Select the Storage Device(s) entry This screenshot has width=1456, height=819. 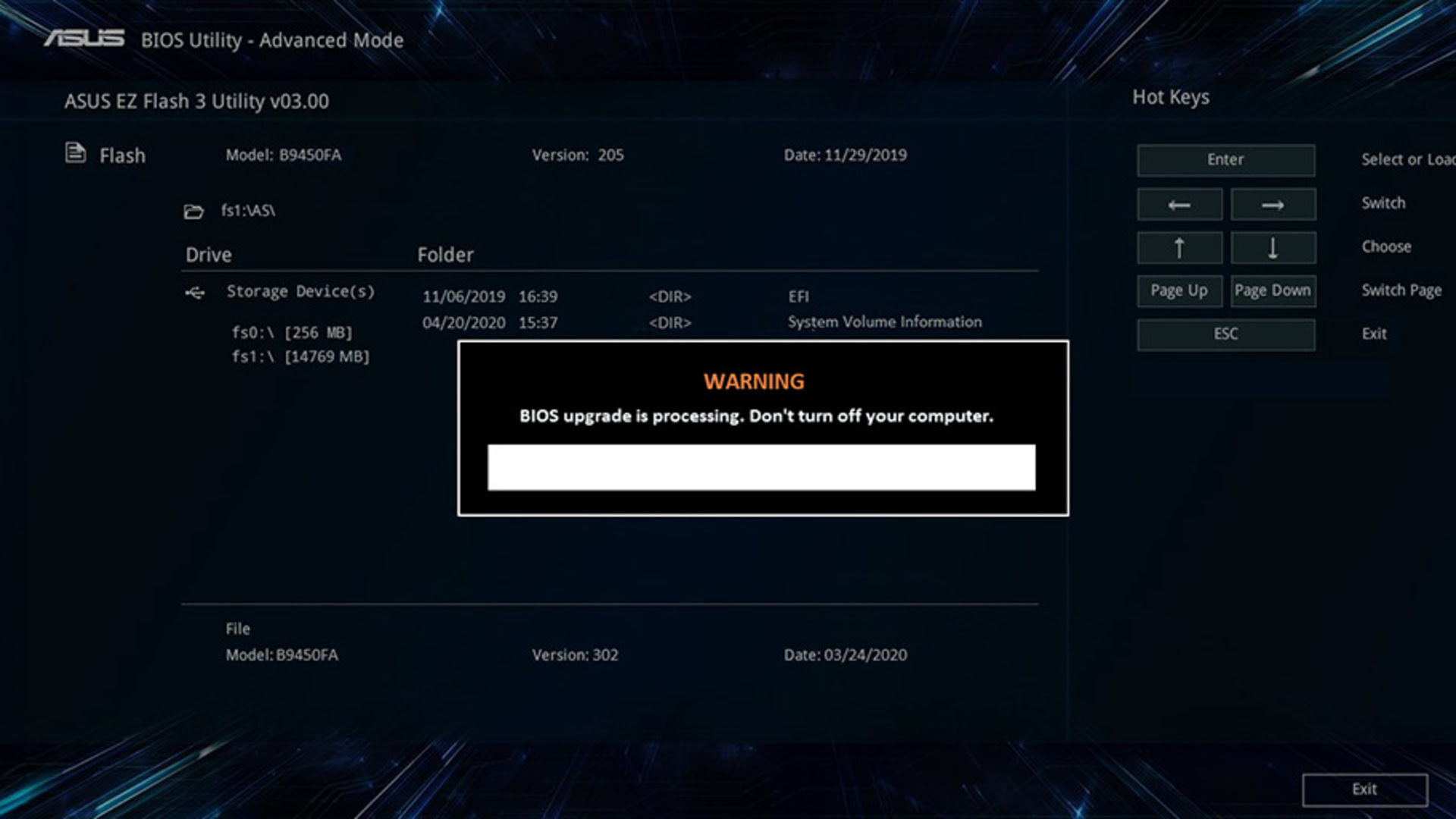[300, 292]
